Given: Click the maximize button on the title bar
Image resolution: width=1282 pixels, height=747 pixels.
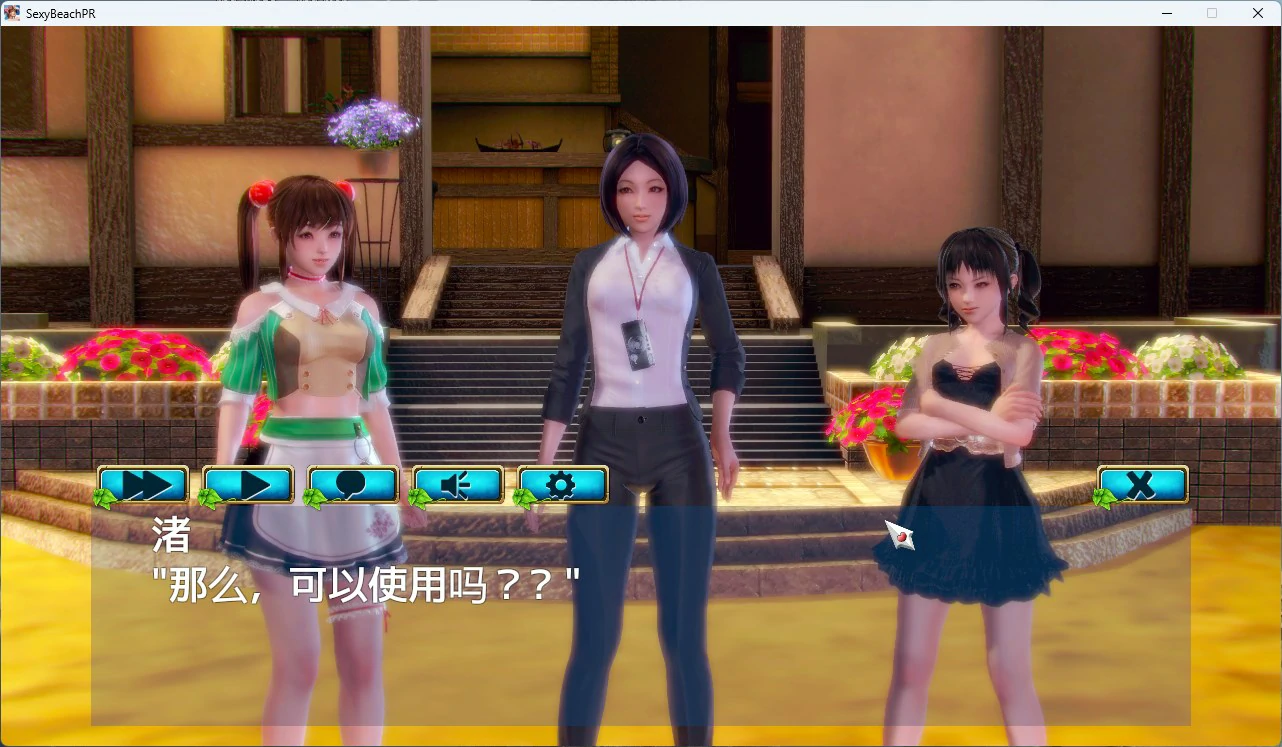Looking at the screenshot, I should 1211,13.
